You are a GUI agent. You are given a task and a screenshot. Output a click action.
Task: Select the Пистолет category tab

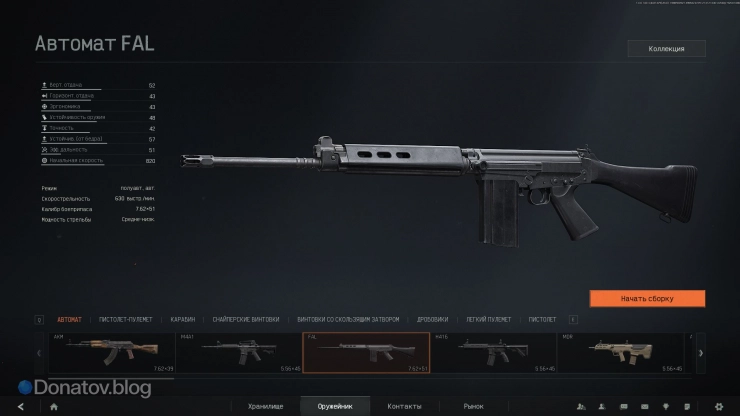(542, 320)
